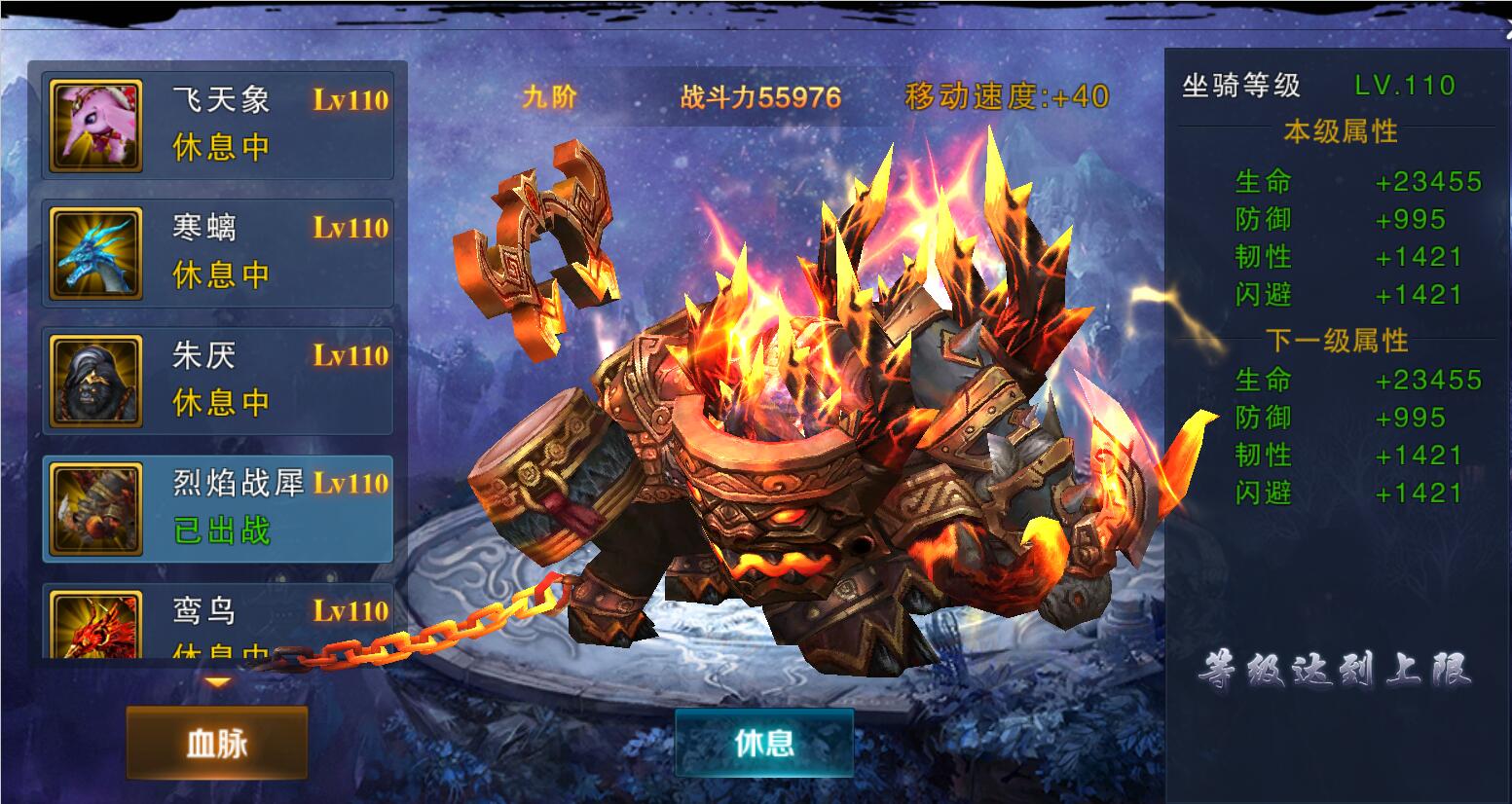Choose the 寒螭 mount entry
The image size is (1512, 804).
[218, 252]
